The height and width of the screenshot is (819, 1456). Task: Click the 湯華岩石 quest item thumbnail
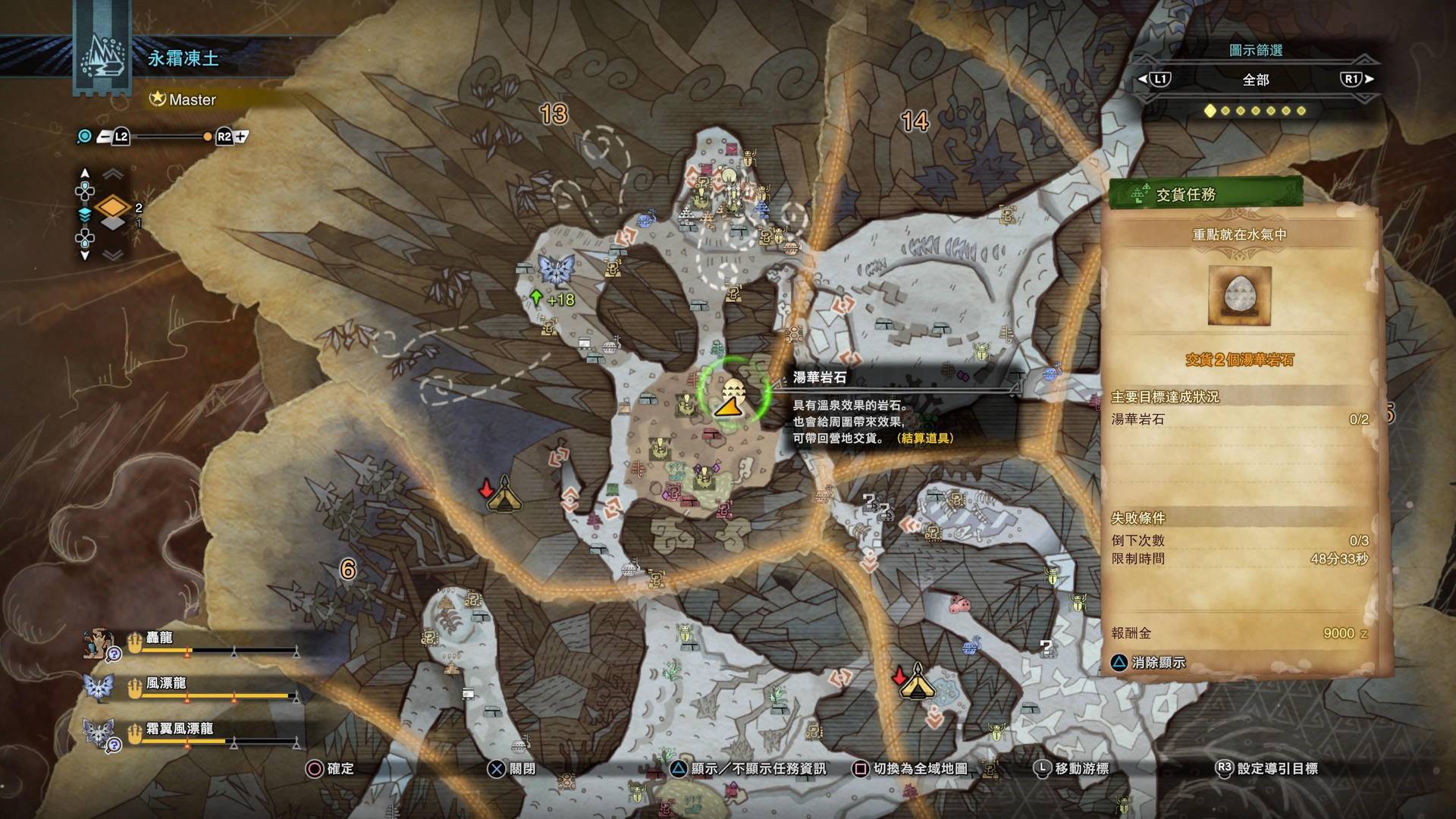pos(1239,296)
